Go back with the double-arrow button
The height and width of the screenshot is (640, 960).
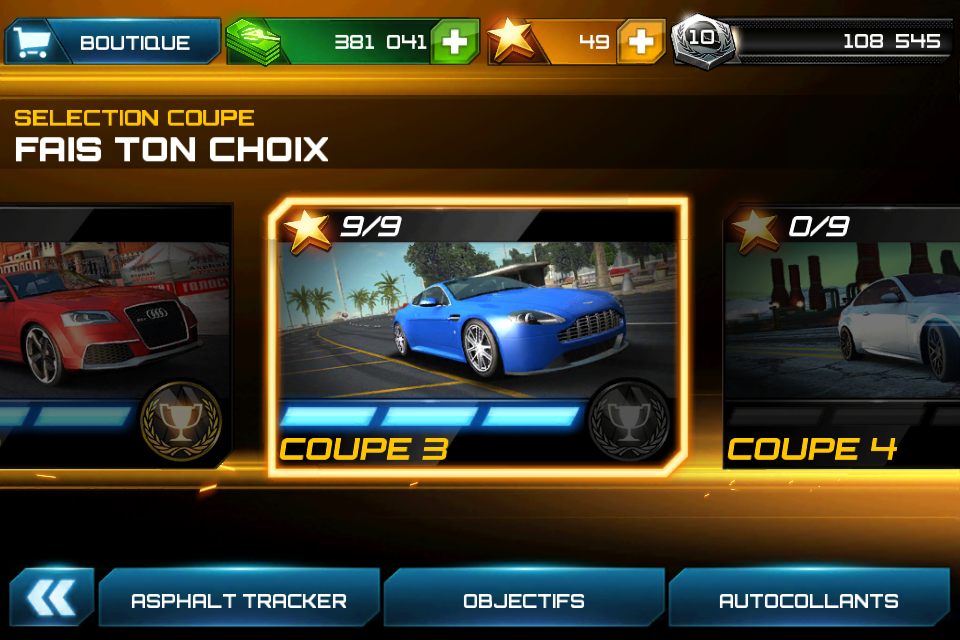coord(52,598)
